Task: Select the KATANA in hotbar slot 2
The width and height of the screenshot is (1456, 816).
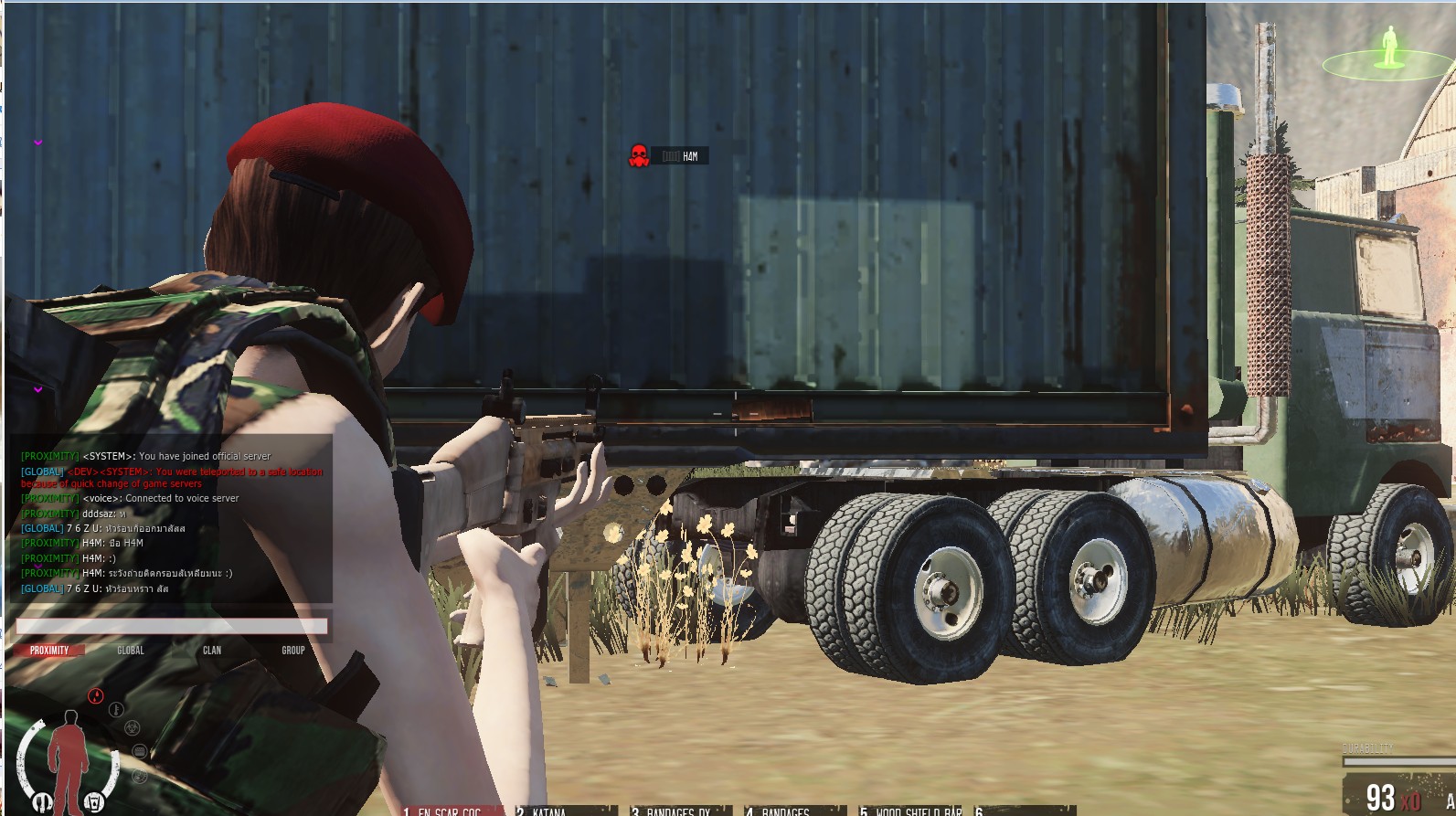Action: (548, 810)
